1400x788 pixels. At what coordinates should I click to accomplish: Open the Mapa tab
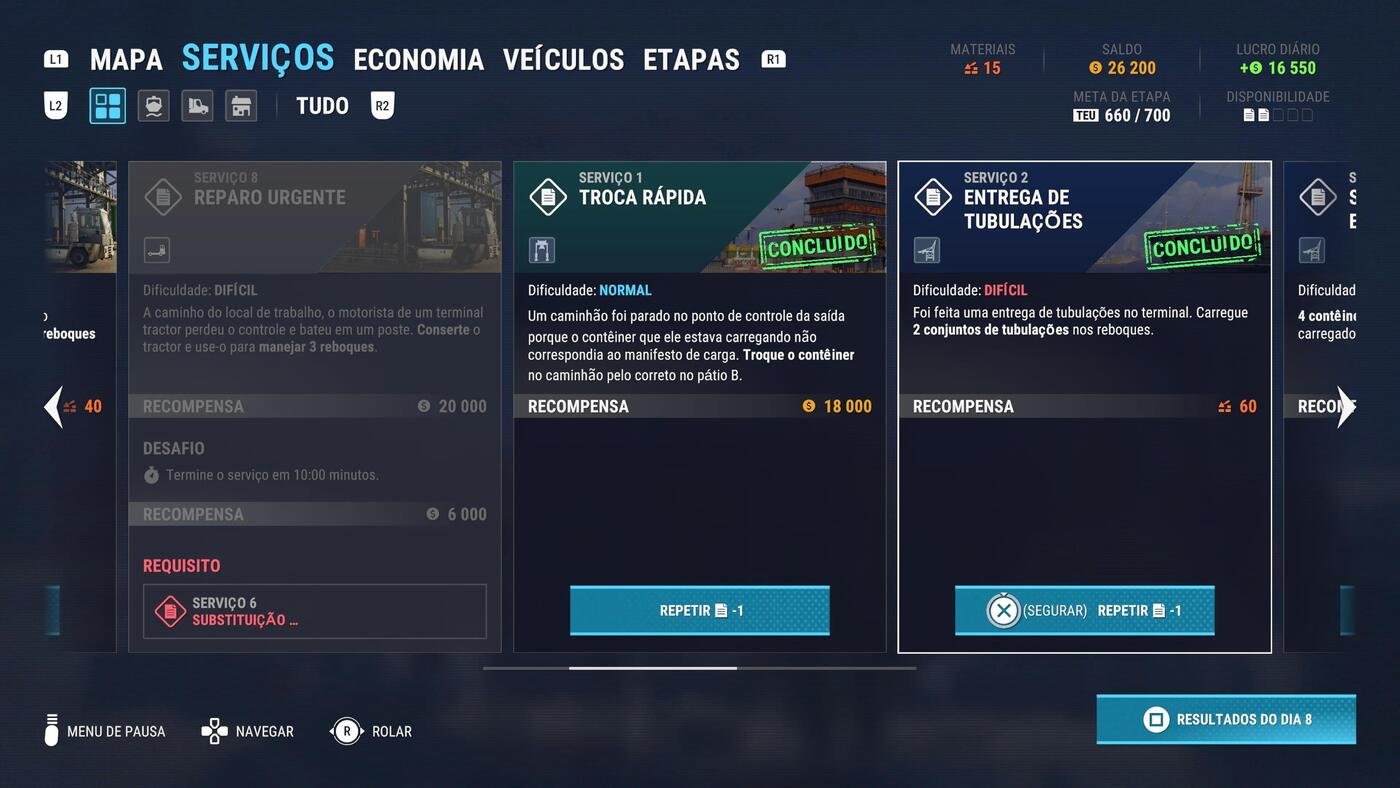126,60
